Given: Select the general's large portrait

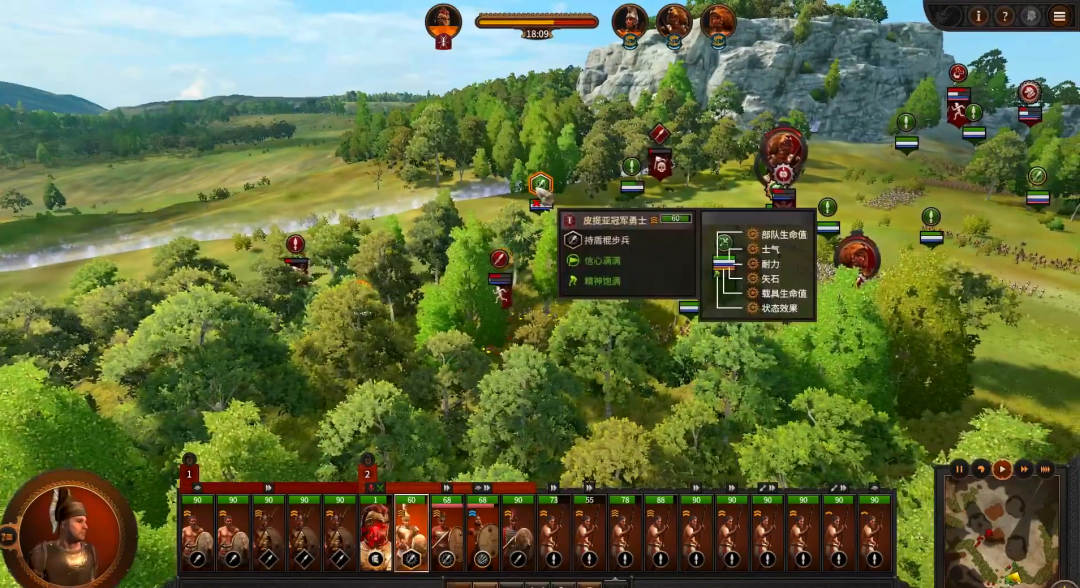Looking at the screenshot, I should (x=69, y=530).
